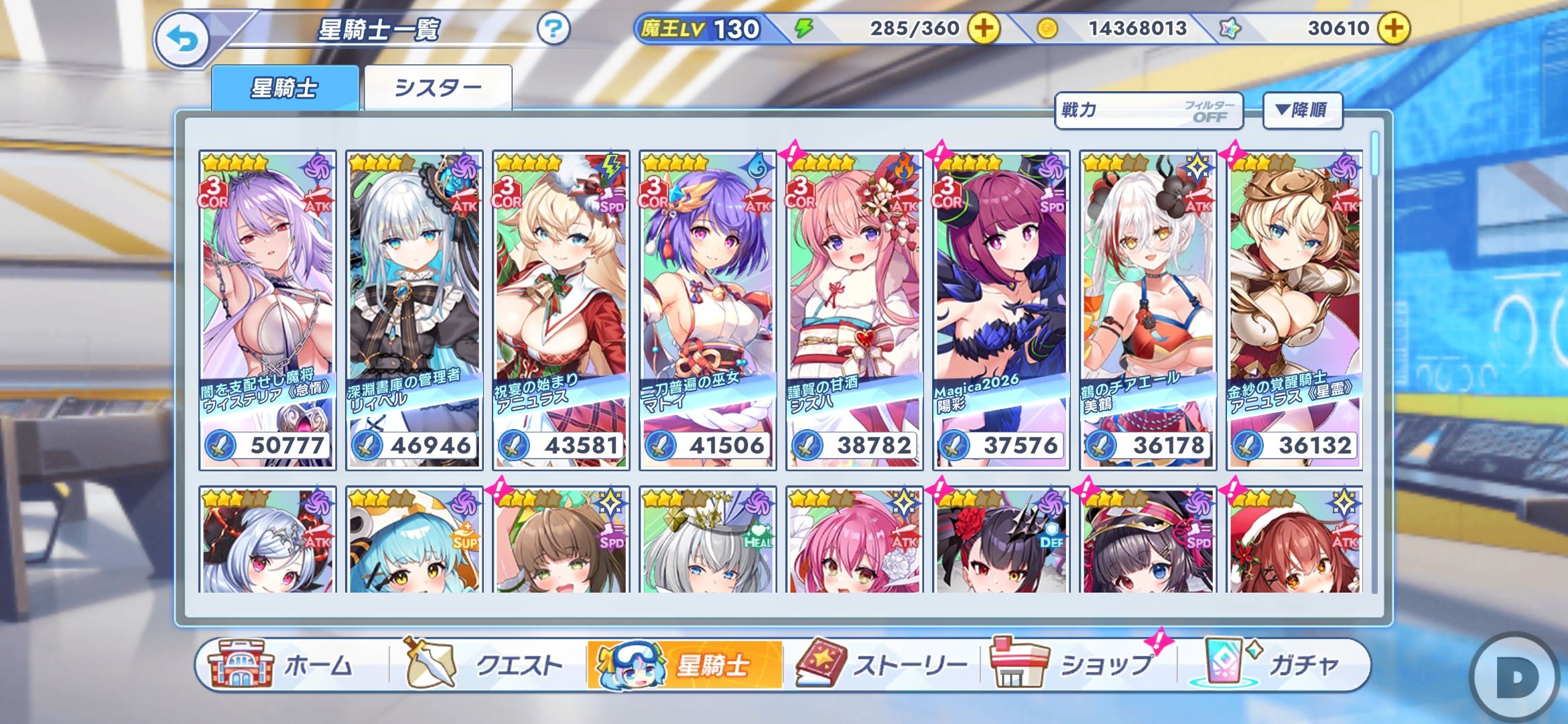Select the ウィステリア card with 50777 power

(x=267, y=310)
